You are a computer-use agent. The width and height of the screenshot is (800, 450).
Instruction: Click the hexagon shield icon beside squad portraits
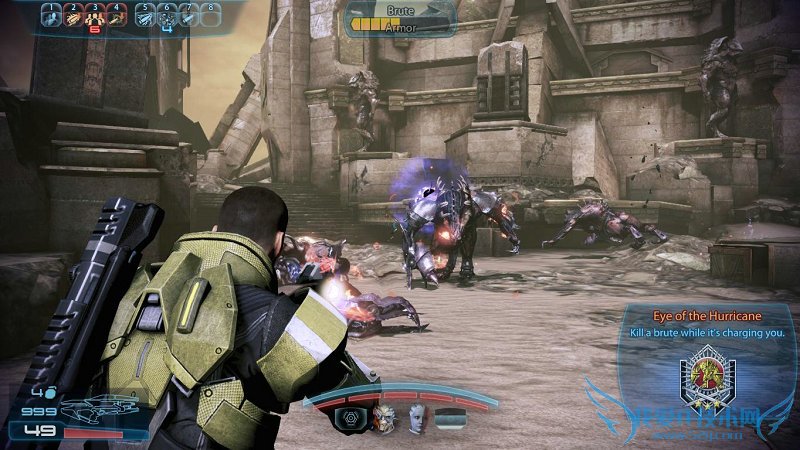(x=352, y=419)
